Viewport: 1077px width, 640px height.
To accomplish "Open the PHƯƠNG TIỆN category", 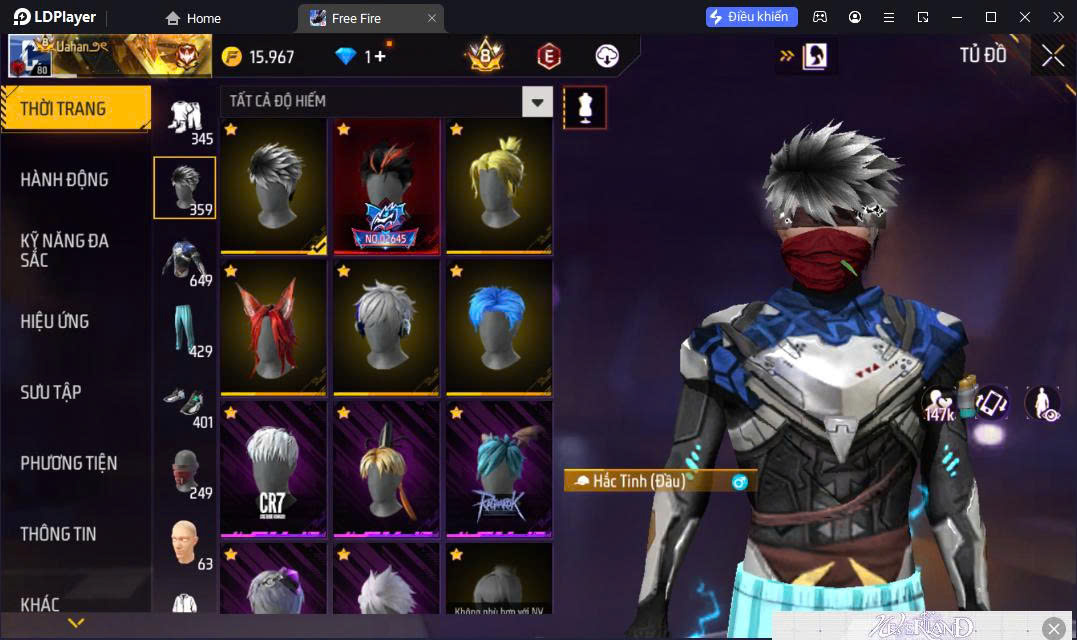I will pyautogui.click(x=68, y=463).
